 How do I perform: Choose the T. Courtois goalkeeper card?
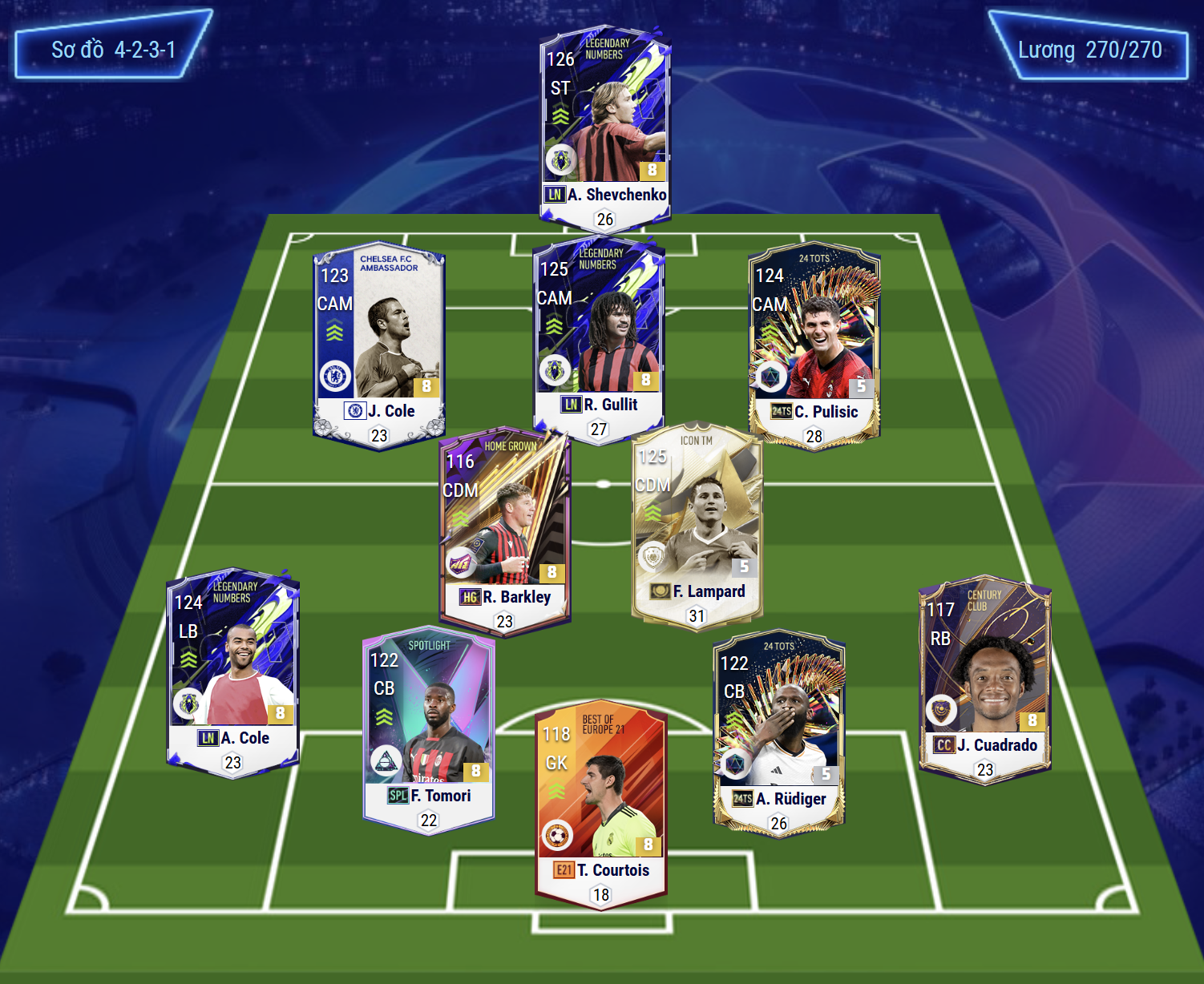(601, 801)
